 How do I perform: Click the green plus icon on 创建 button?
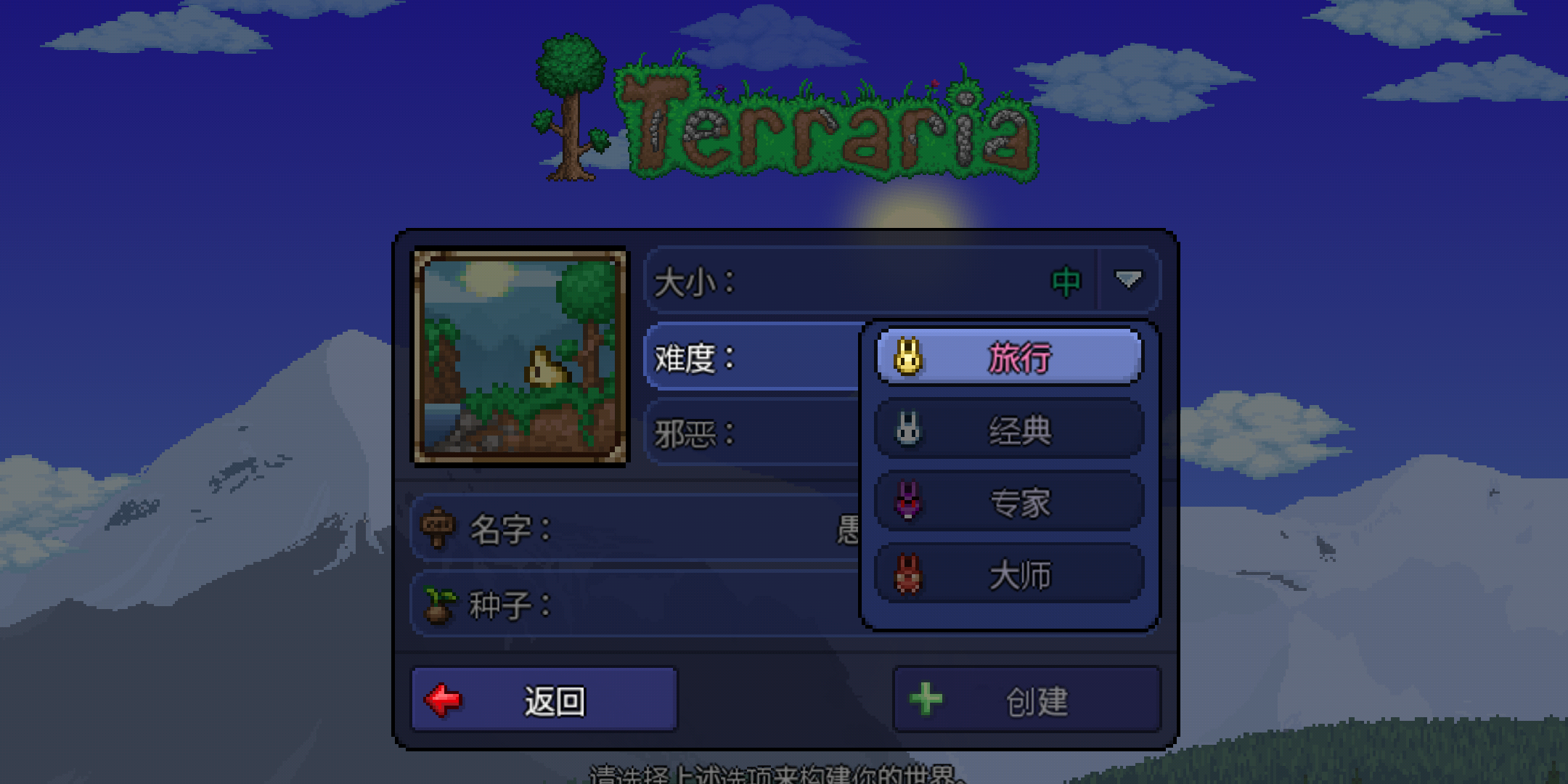point(925,698)
